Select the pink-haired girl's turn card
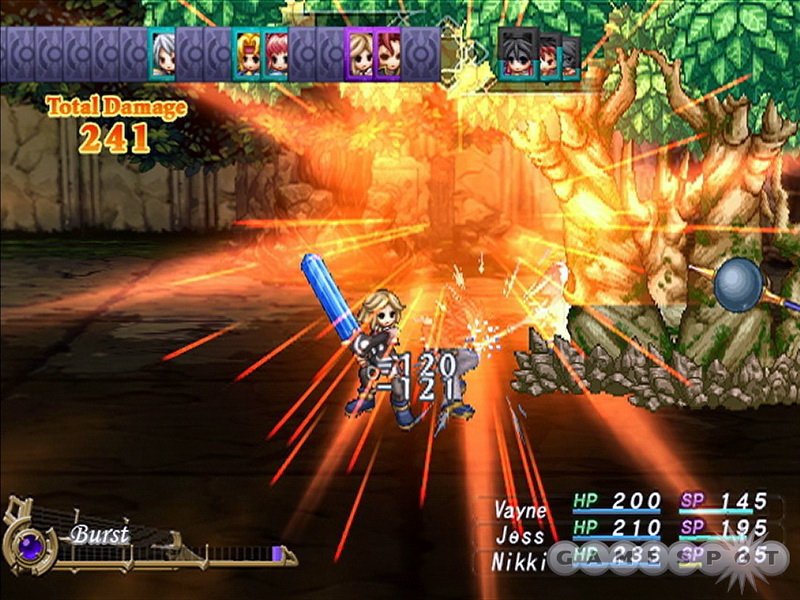800x600 pixels. tap(276, 53)
